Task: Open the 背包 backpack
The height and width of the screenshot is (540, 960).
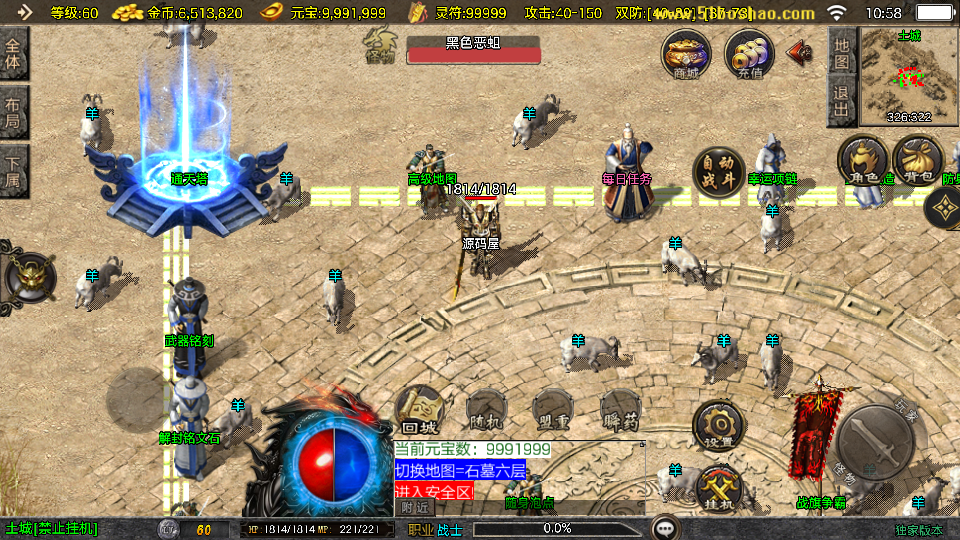Action: [916, 162]
